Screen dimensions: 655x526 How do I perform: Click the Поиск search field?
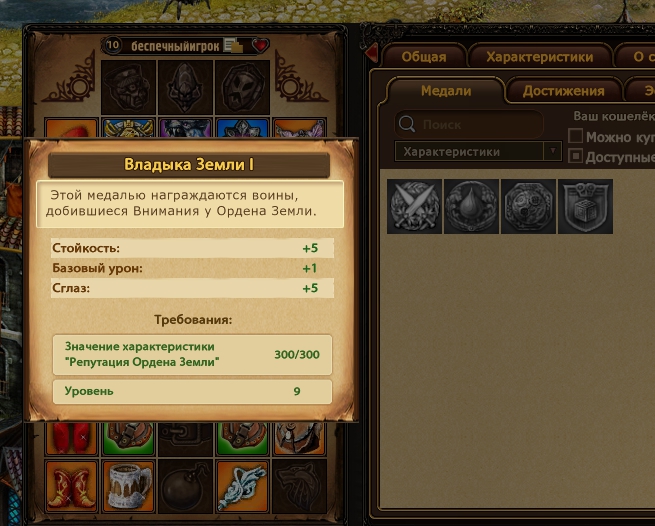(x=470, y=125)
